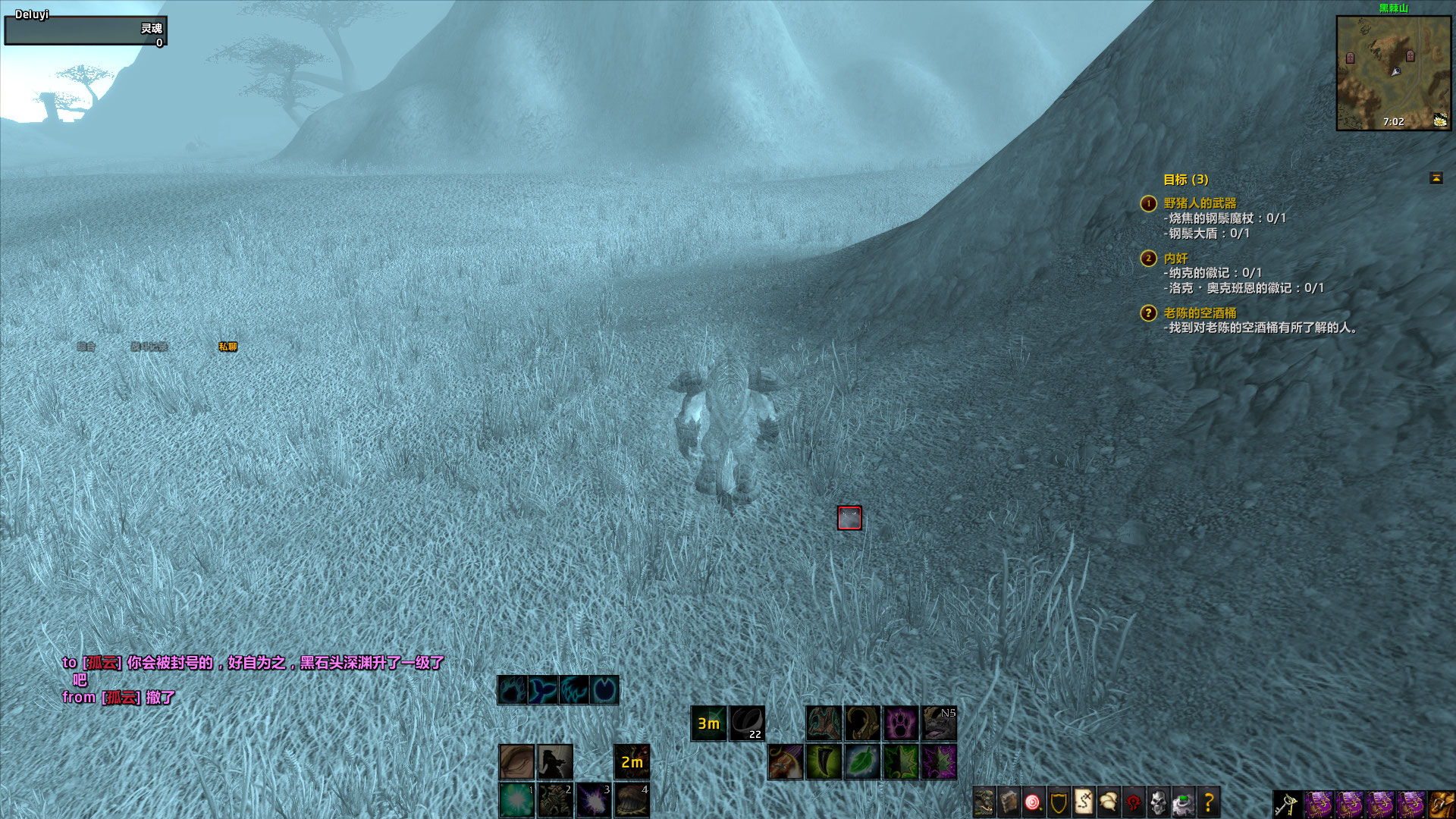Click the minimap in the top-right corner
The height and width of the screenshot is (819, 1456).
tap(1395, 72)
